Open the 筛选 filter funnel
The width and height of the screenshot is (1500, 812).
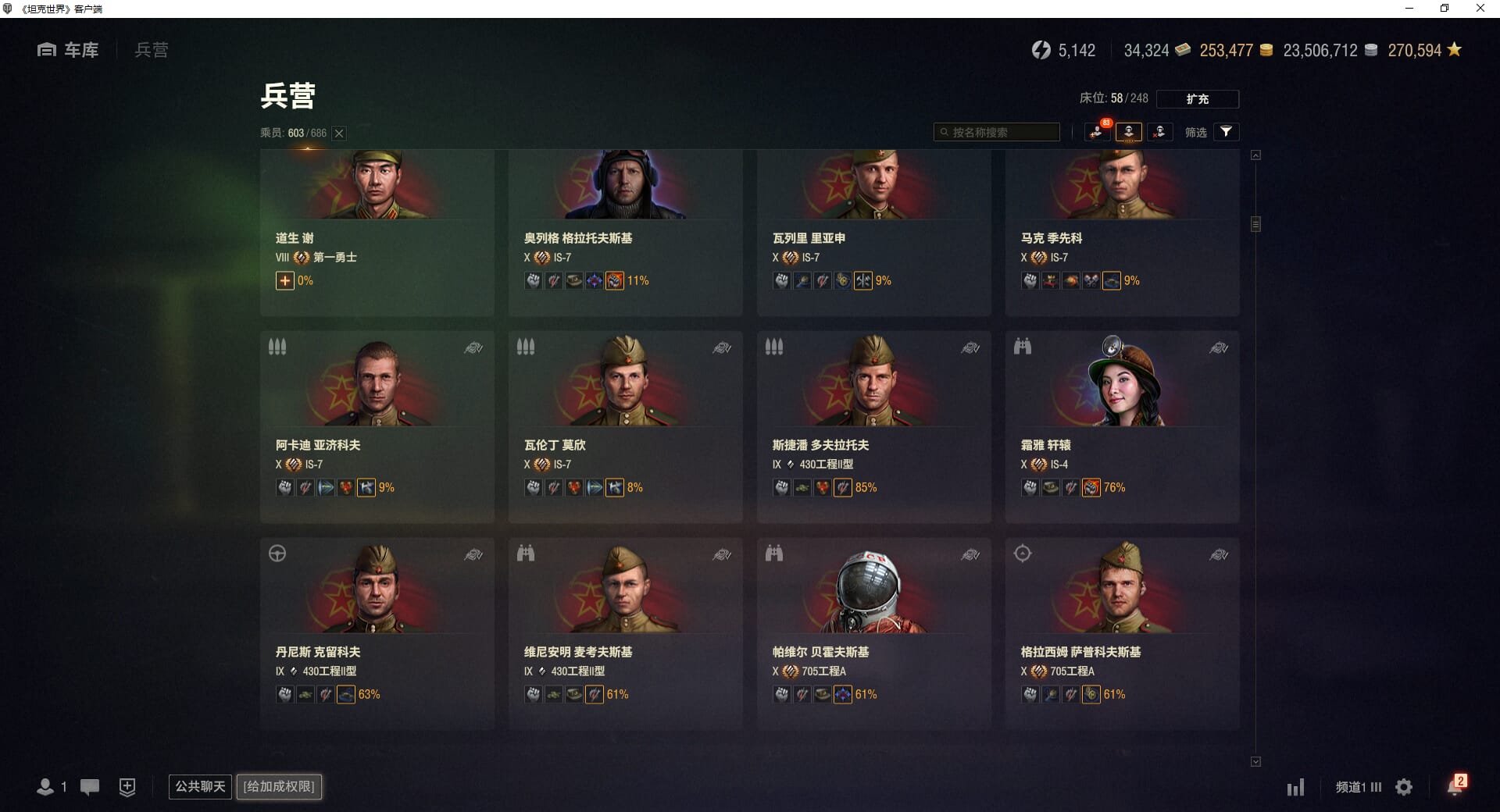pyautogui.click(x=1226, y=132)
